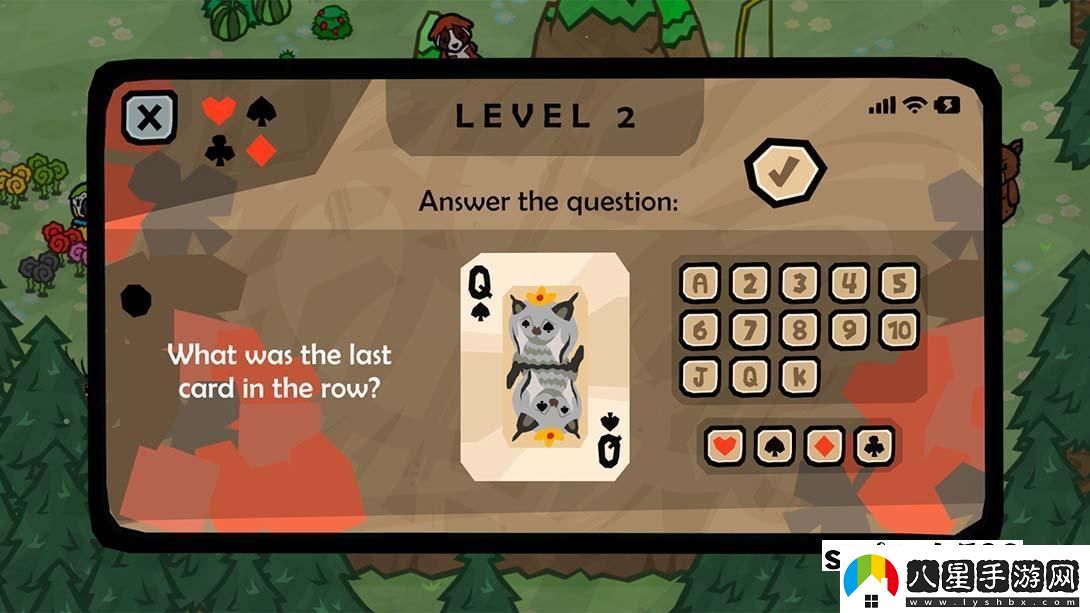This screenshot has height=613, width=1090.
Task: Select the number 6 rank tile
Action: click(x=700, y=330)
